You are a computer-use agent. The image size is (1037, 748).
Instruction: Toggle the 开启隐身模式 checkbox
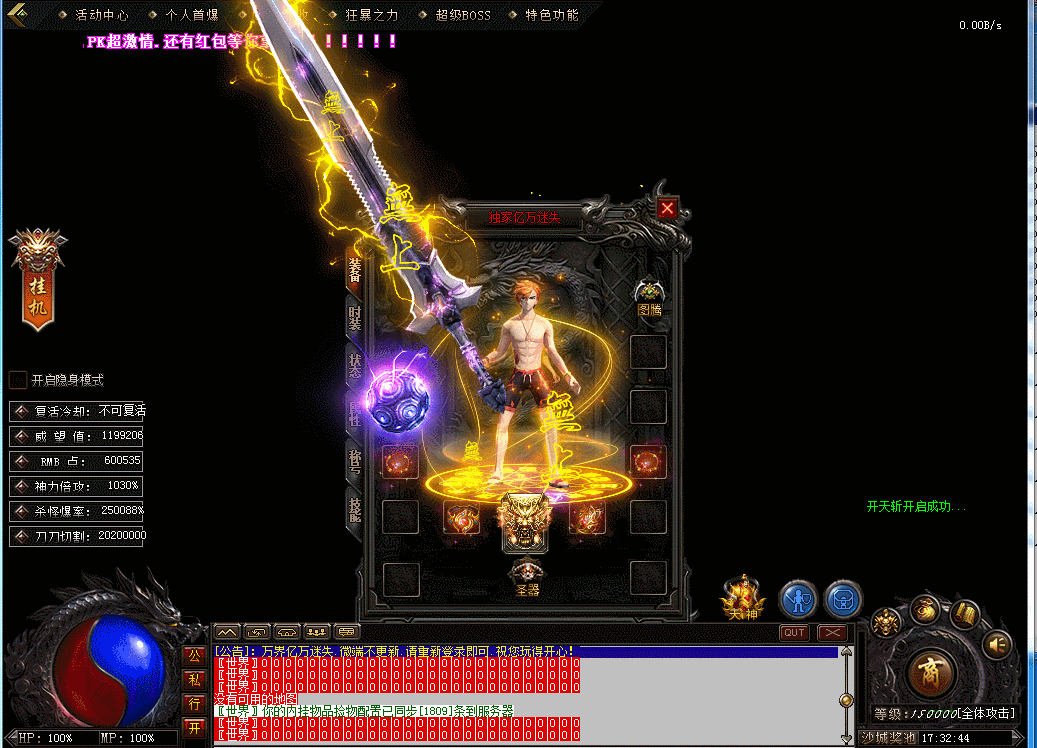[18, 380]
